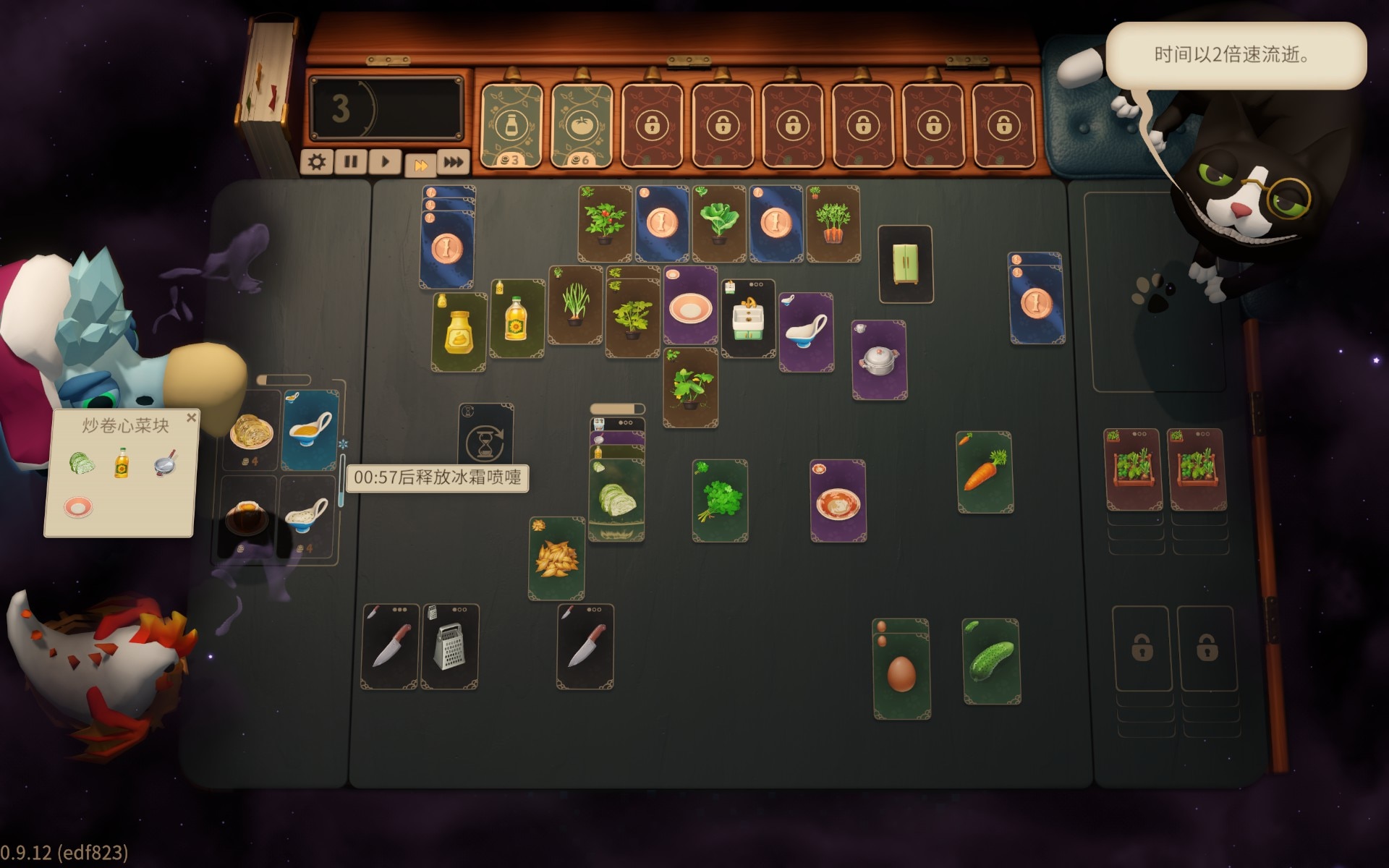The width and height of the screenshot is (1389, 868).
Task: Choose the egg card
Action: (901, 673)
